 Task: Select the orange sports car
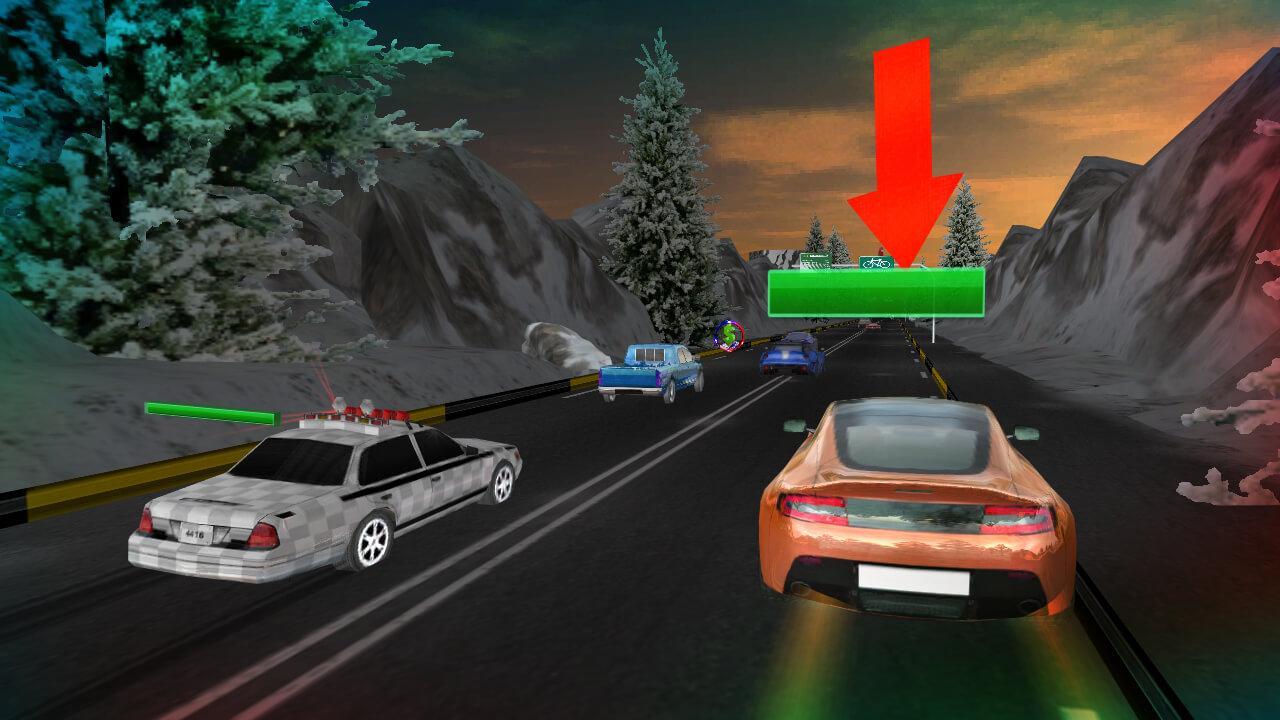point(910,510)
